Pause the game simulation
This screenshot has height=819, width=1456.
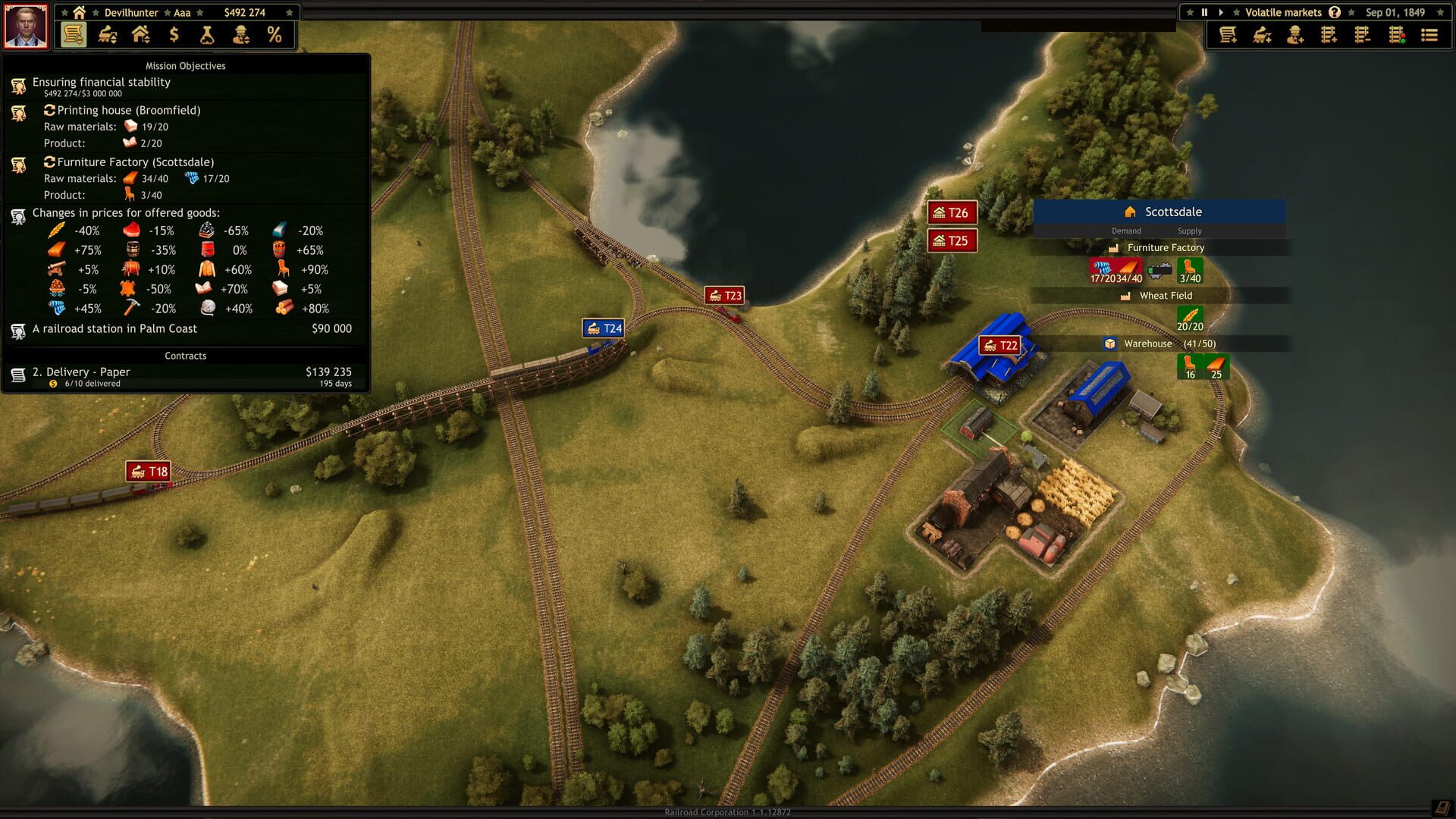tap(1204, 12)
